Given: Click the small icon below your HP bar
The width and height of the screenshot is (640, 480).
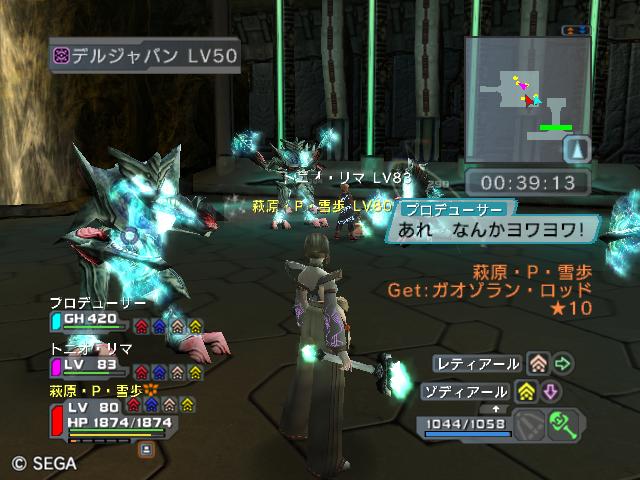Looking at the screenshot, I should point(146,450).
